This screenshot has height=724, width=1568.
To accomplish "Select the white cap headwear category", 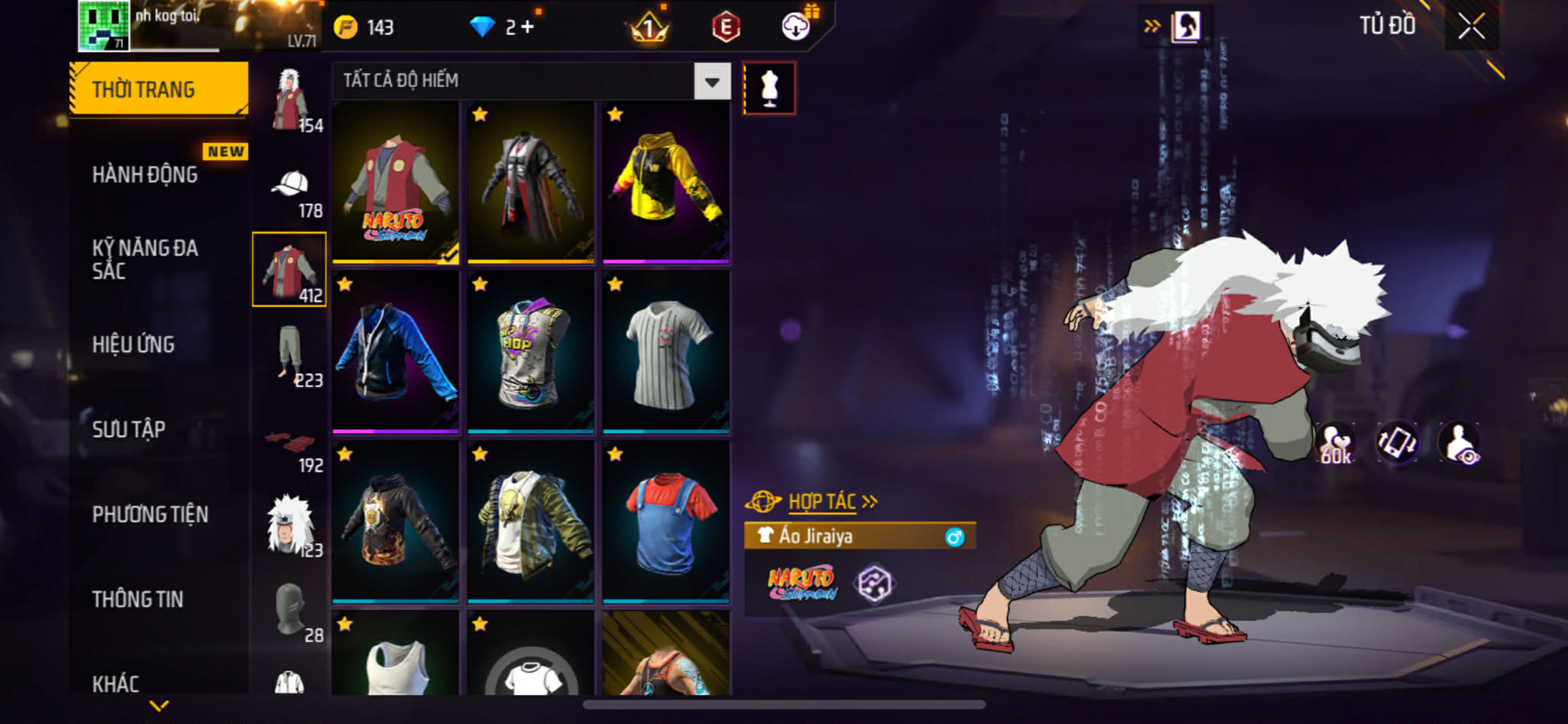I will click(x=289, y=186).
